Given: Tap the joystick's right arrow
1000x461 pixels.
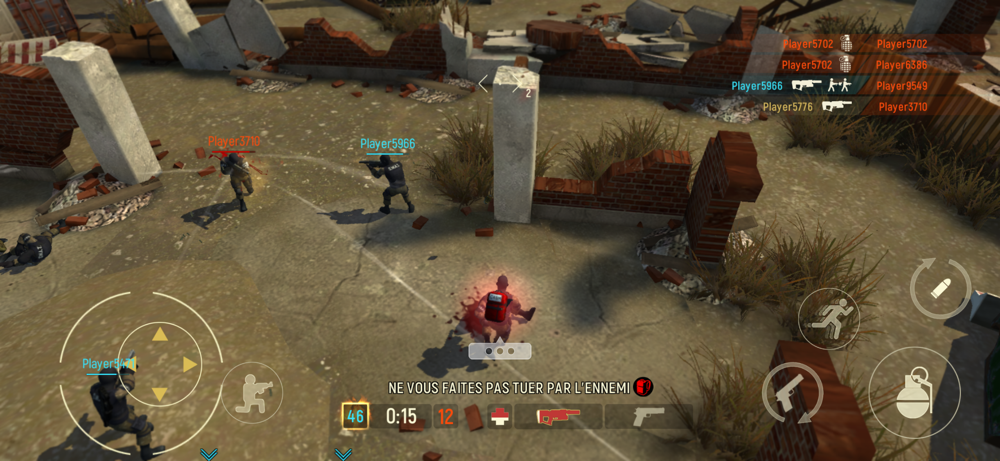Looking at the screenshot, I should point(190,364).
